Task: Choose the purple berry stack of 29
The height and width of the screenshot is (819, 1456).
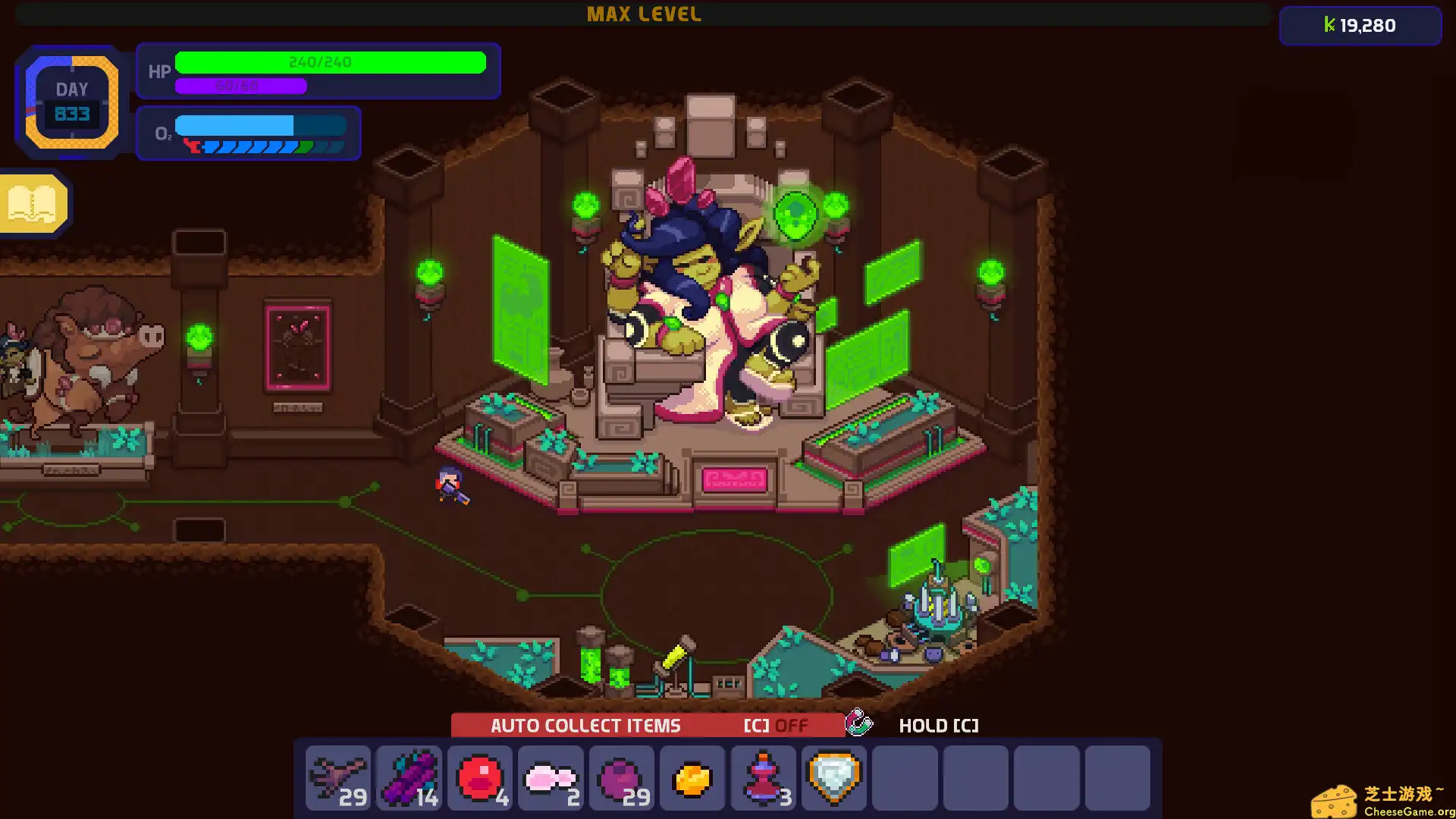Action: [622, 777]
